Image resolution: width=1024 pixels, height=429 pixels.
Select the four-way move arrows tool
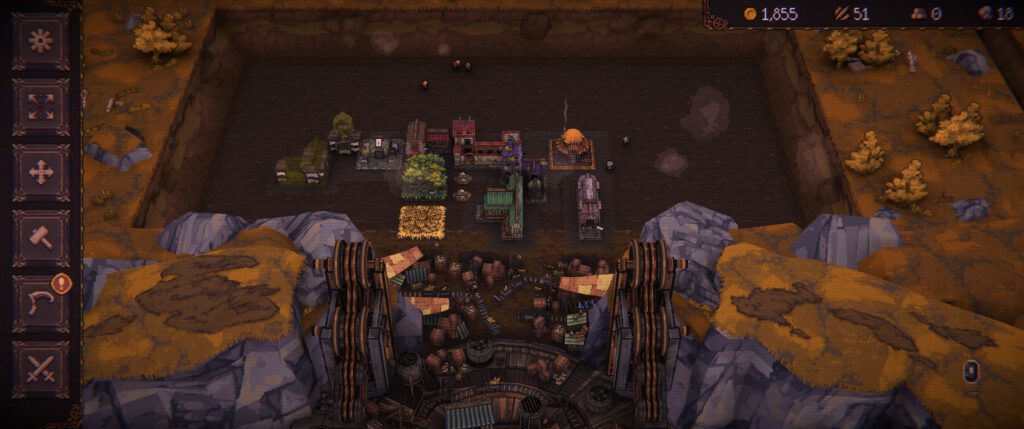[x=41, y=172]
